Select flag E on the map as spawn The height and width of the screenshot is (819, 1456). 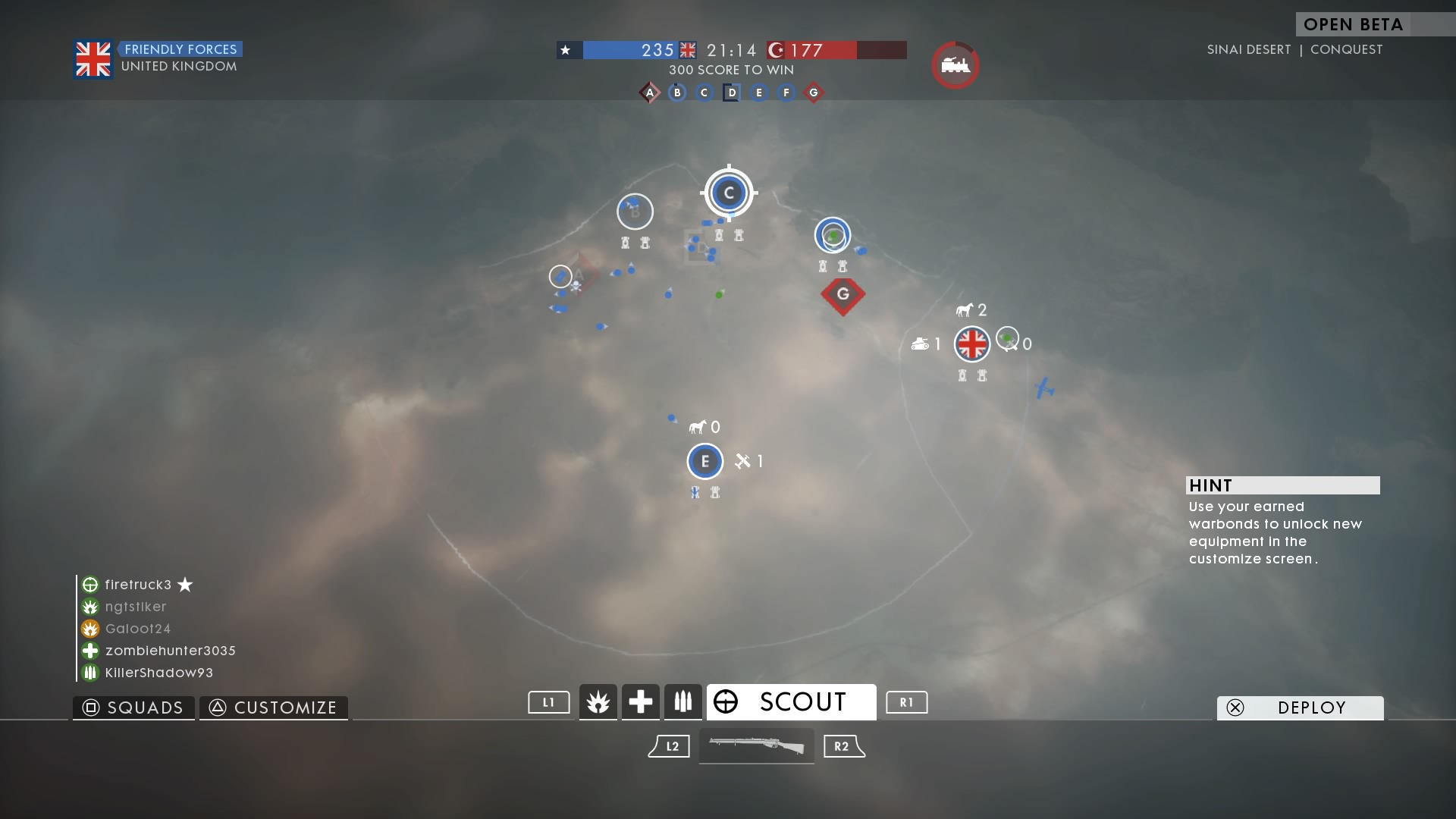click(704, 461)
